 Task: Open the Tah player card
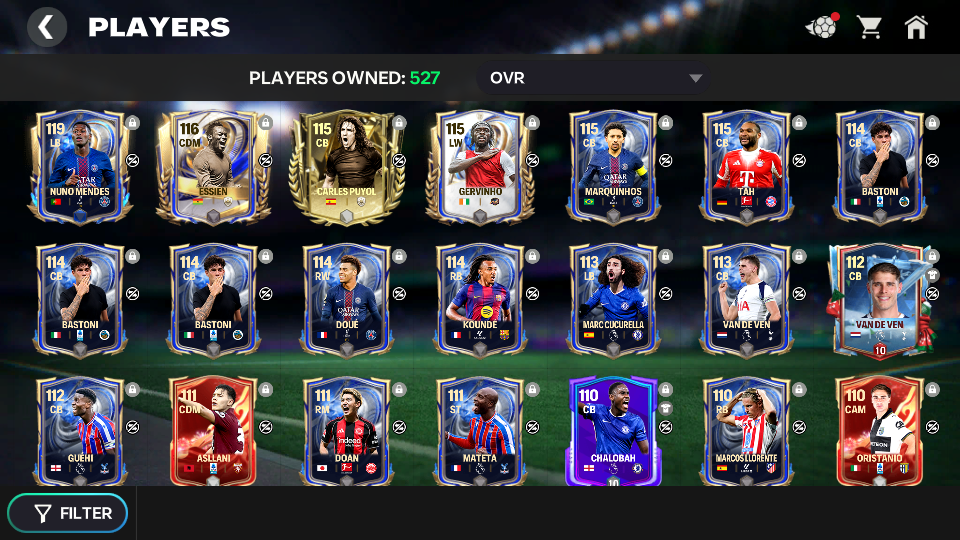pyautogui.click(x=745, y=165)
